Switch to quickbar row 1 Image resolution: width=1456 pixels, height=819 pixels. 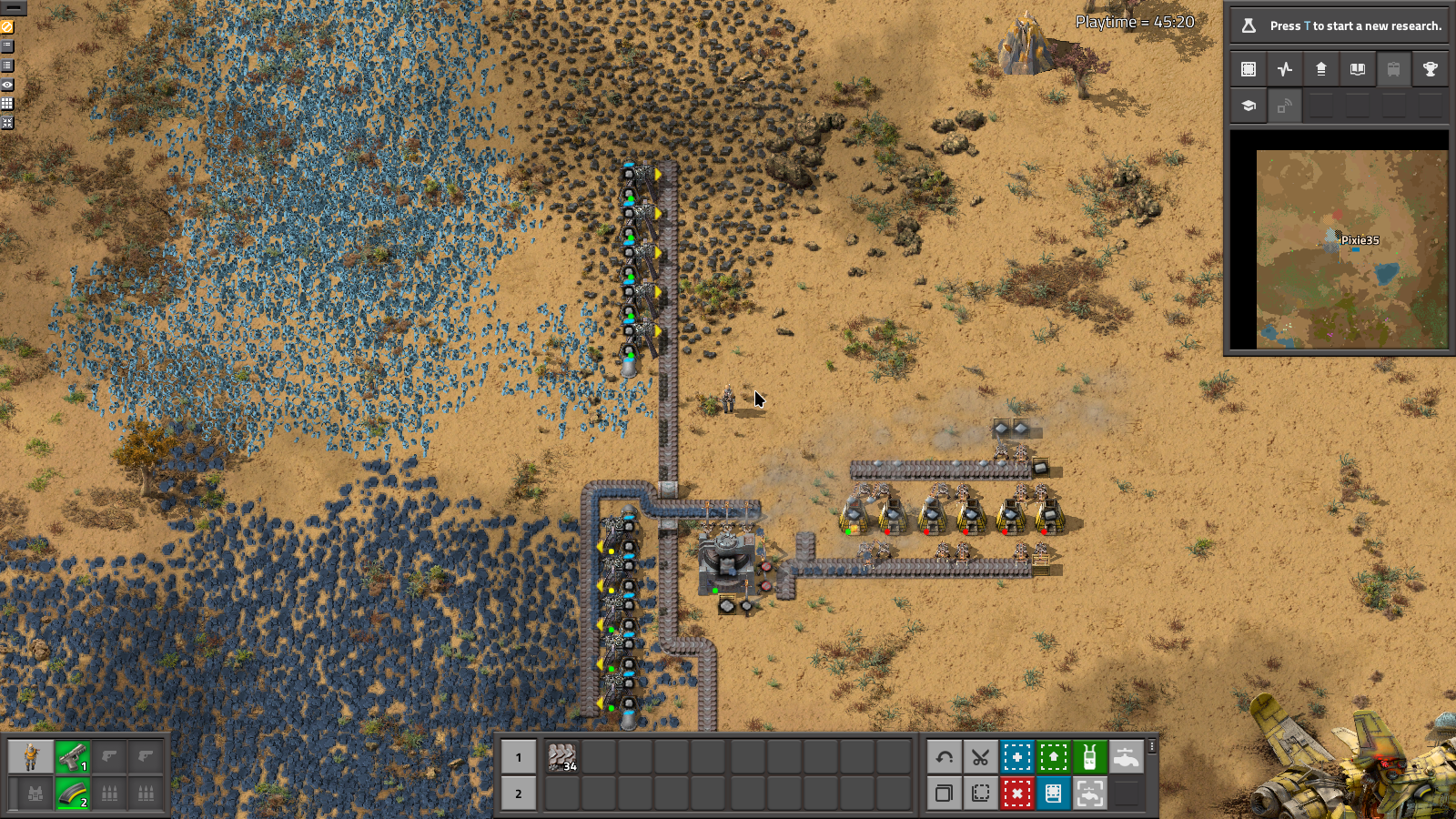click(519, 757)
